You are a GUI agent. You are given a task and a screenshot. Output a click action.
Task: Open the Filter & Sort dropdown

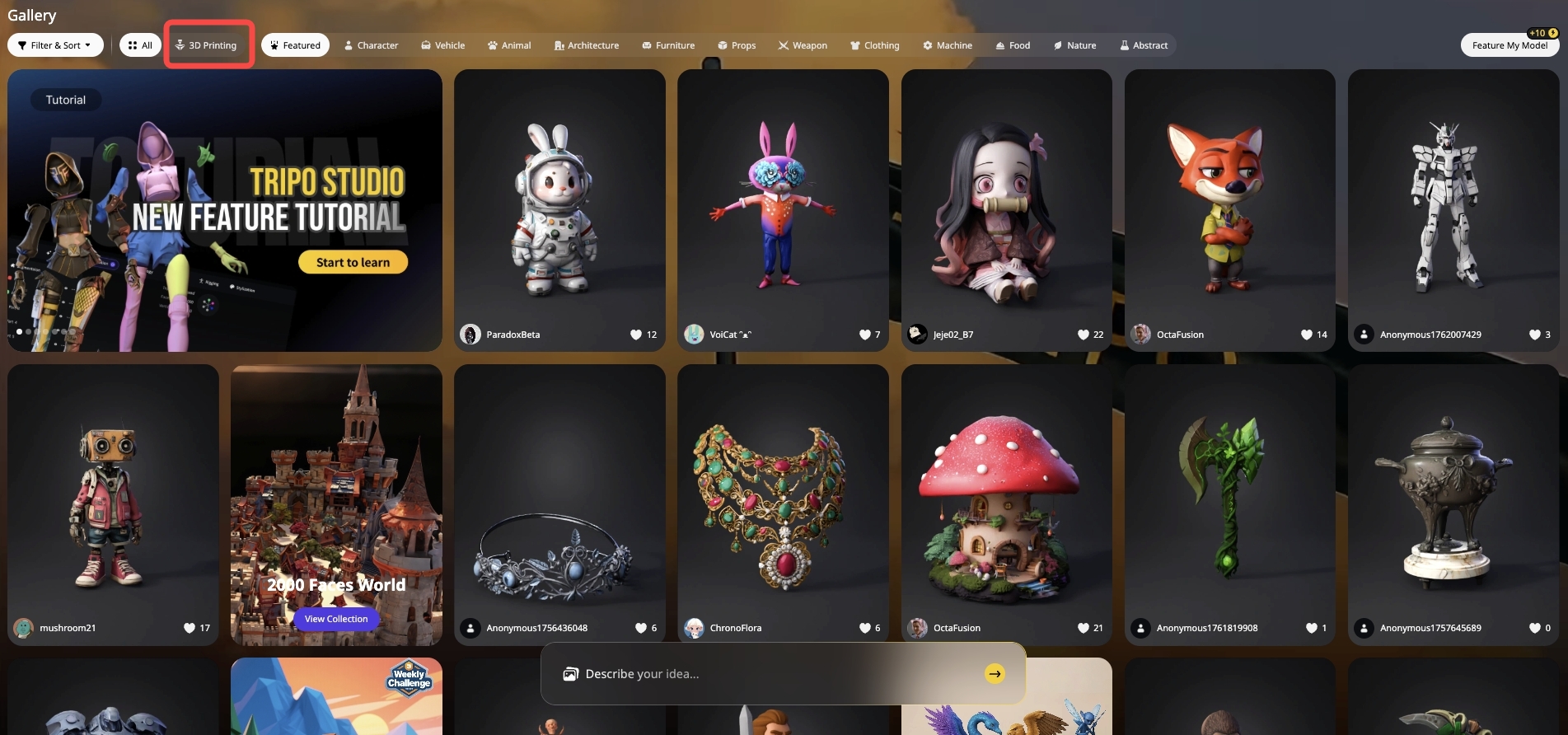tap(55, 45)
